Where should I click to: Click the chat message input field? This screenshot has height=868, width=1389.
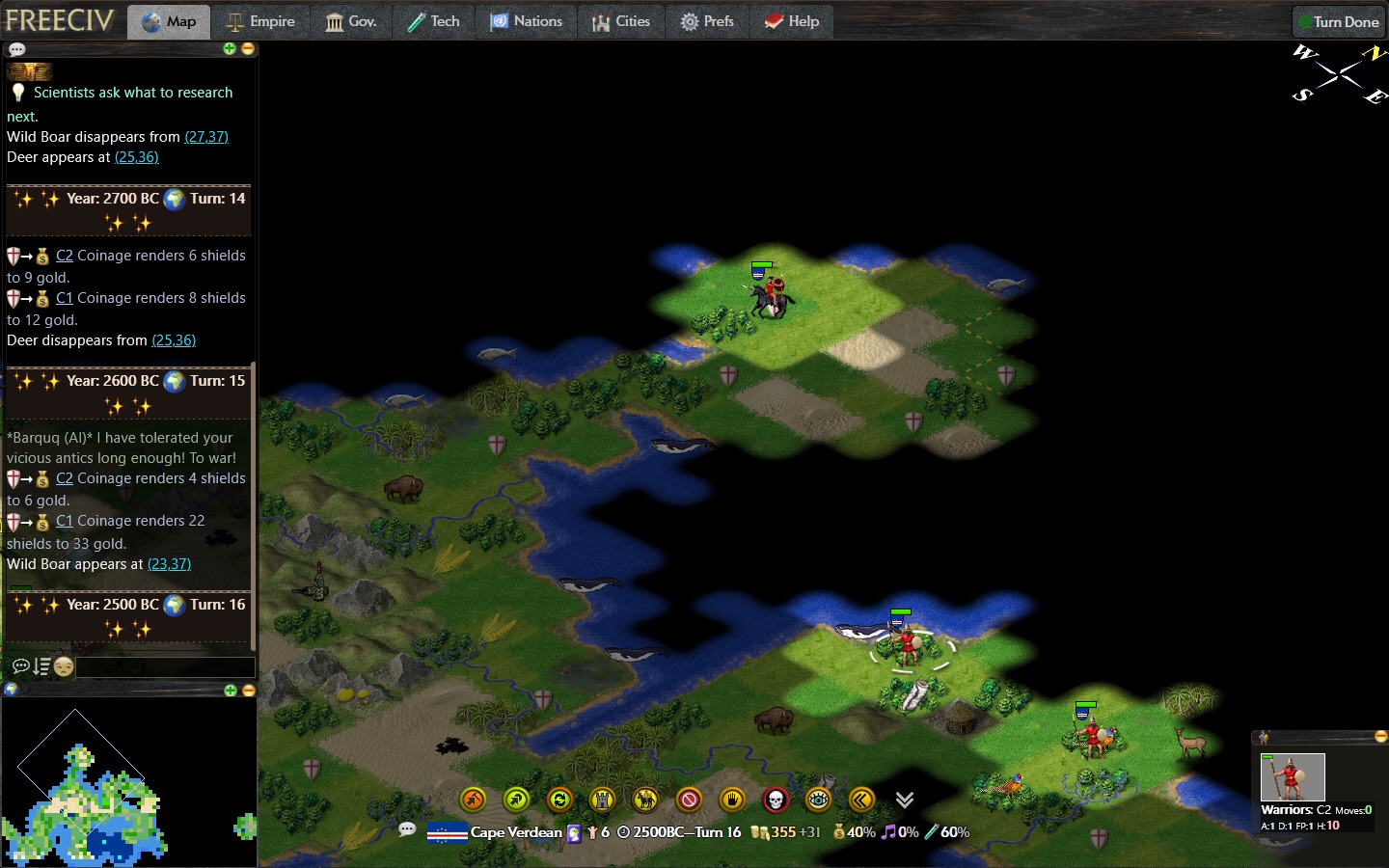[164, 666]
